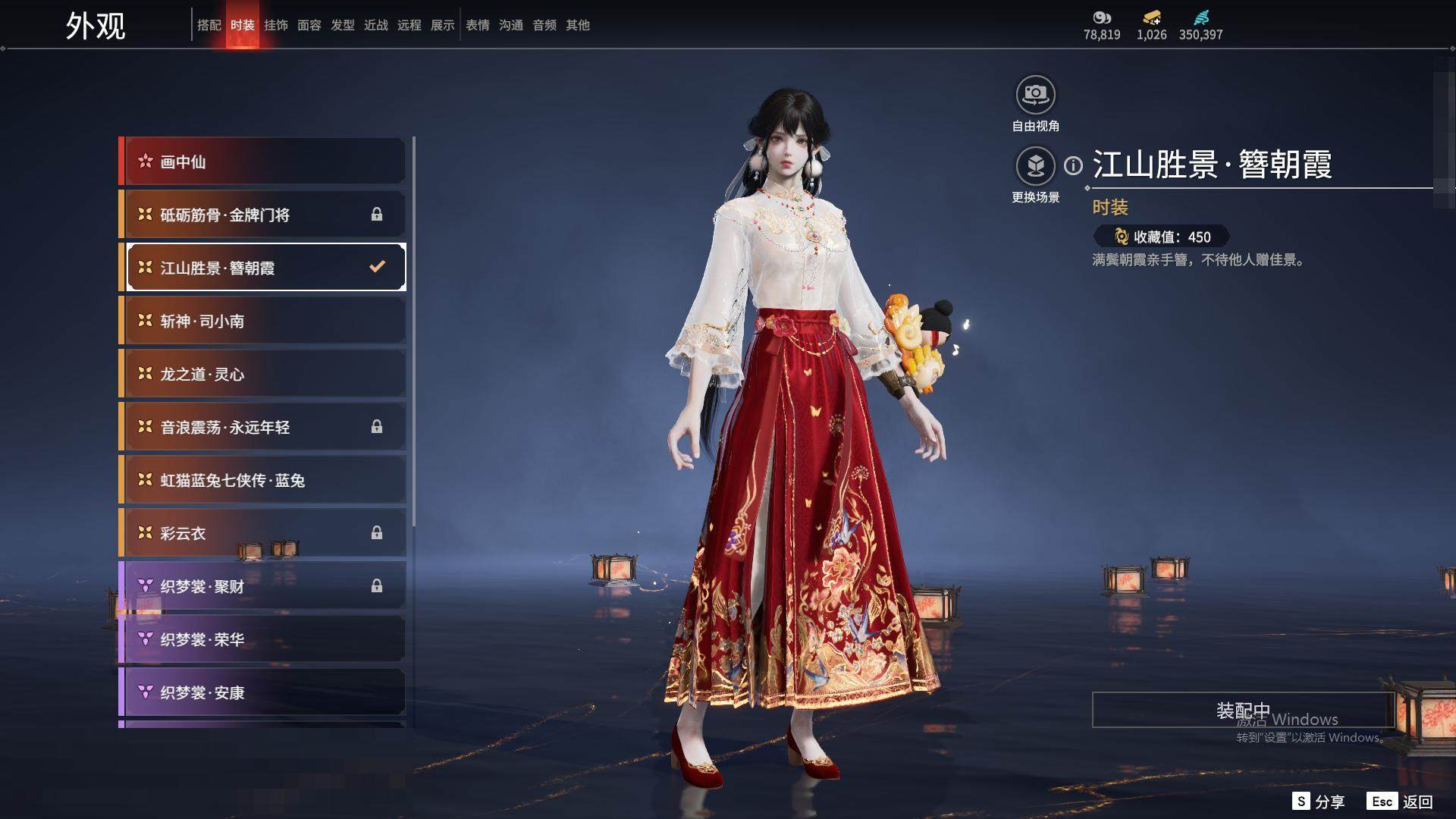
Task: Return with the 返回 button
Action: 1401,802
